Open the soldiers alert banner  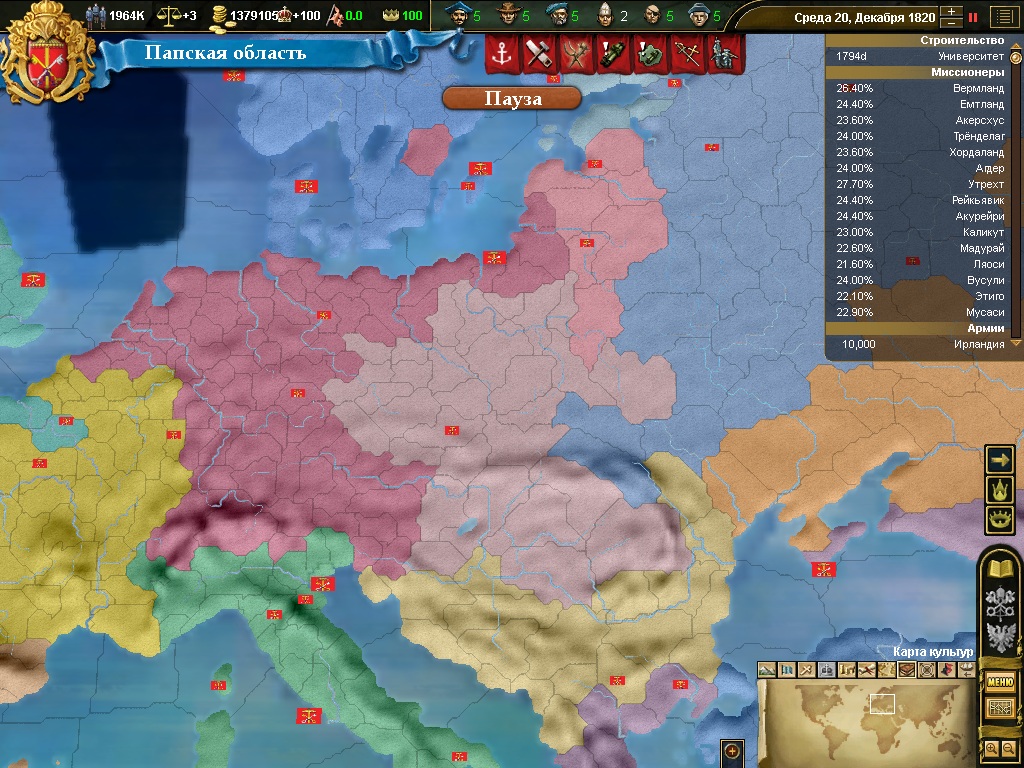[x=723, y=55]
